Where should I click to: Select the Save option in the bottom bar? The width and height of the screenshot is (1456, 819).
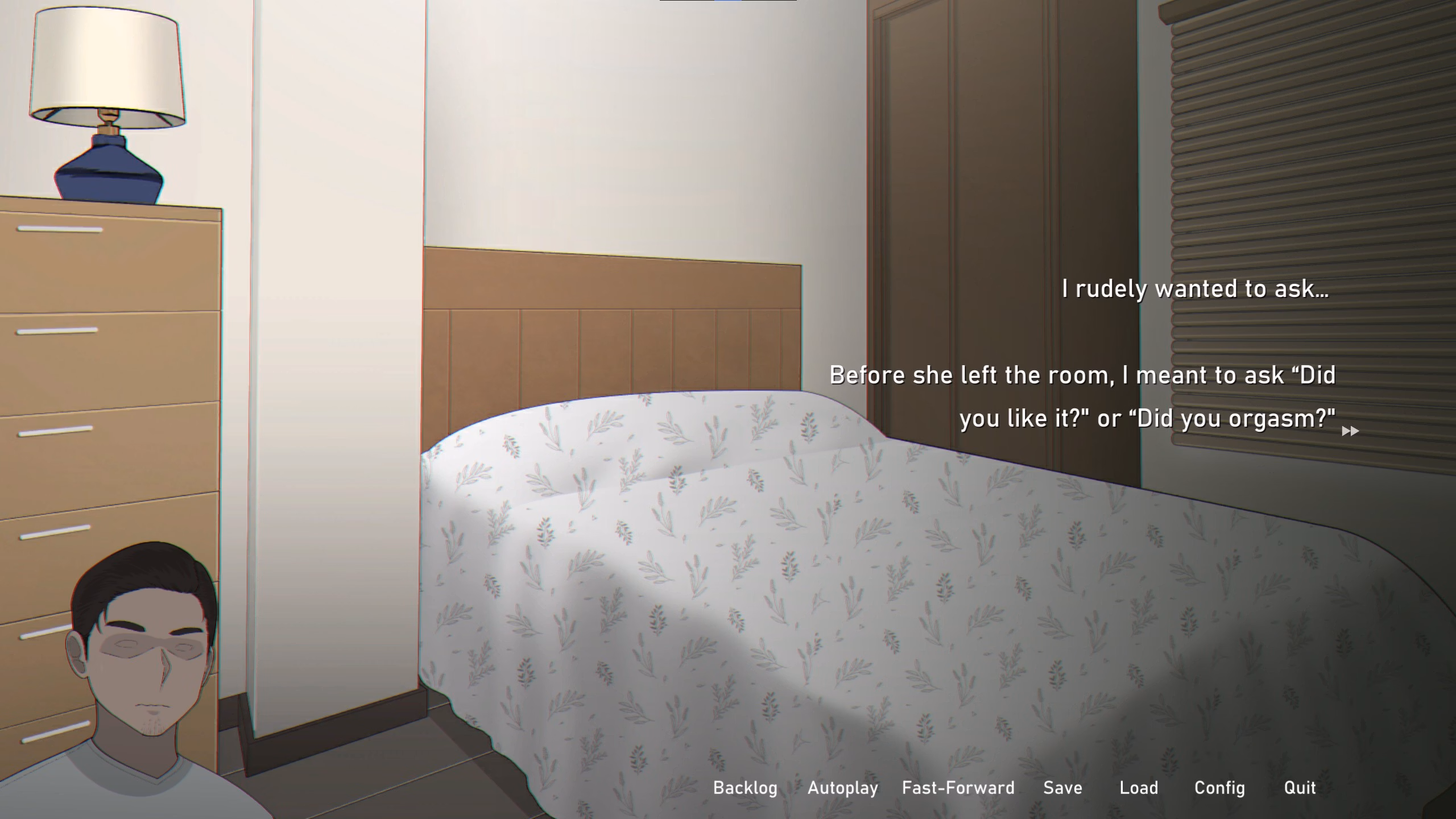(1062, 788)
